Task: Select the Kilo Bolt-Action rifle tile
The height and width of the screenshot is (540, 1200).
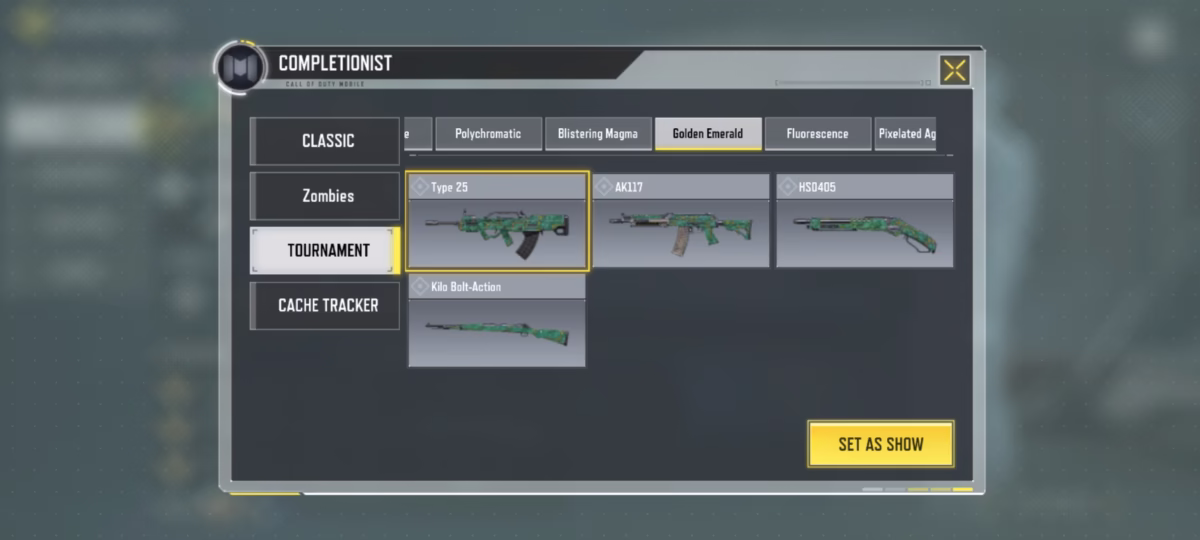Action: point(497,321)
